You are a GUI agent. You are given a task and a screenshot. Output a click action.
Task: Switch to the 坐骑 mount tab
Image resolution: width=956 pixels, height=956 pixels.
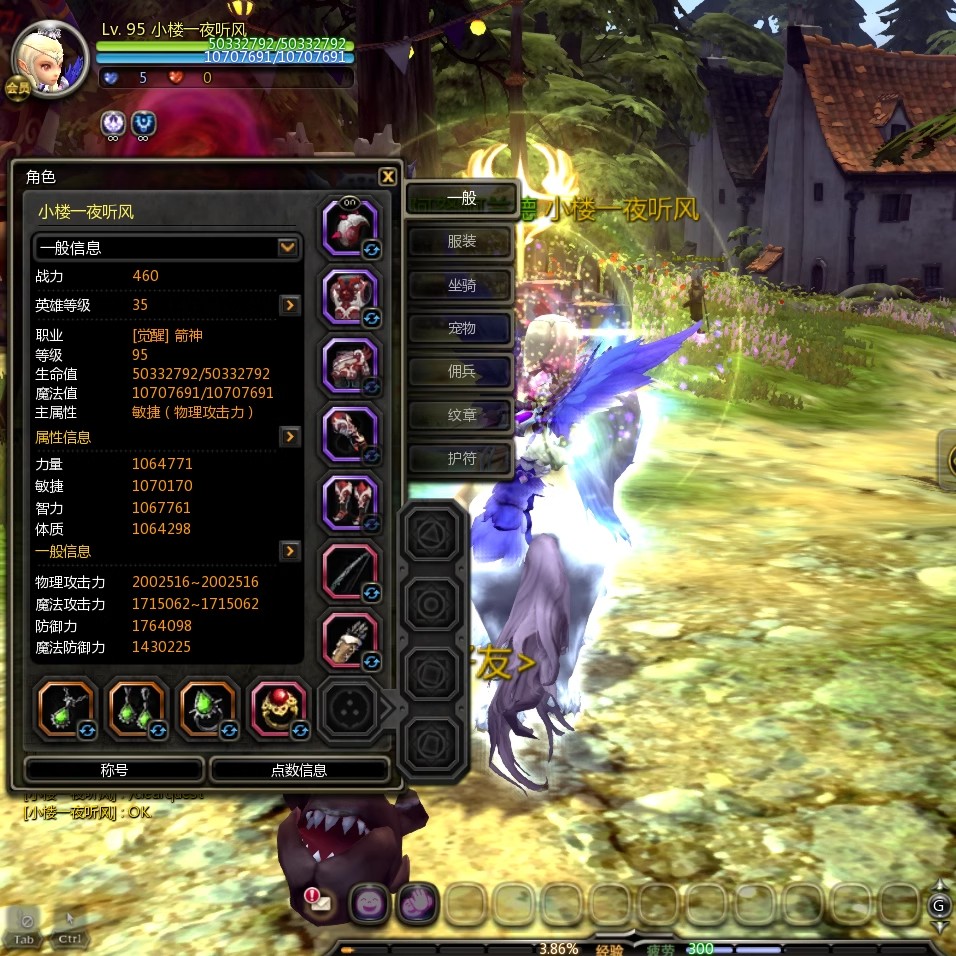[461, 286]
